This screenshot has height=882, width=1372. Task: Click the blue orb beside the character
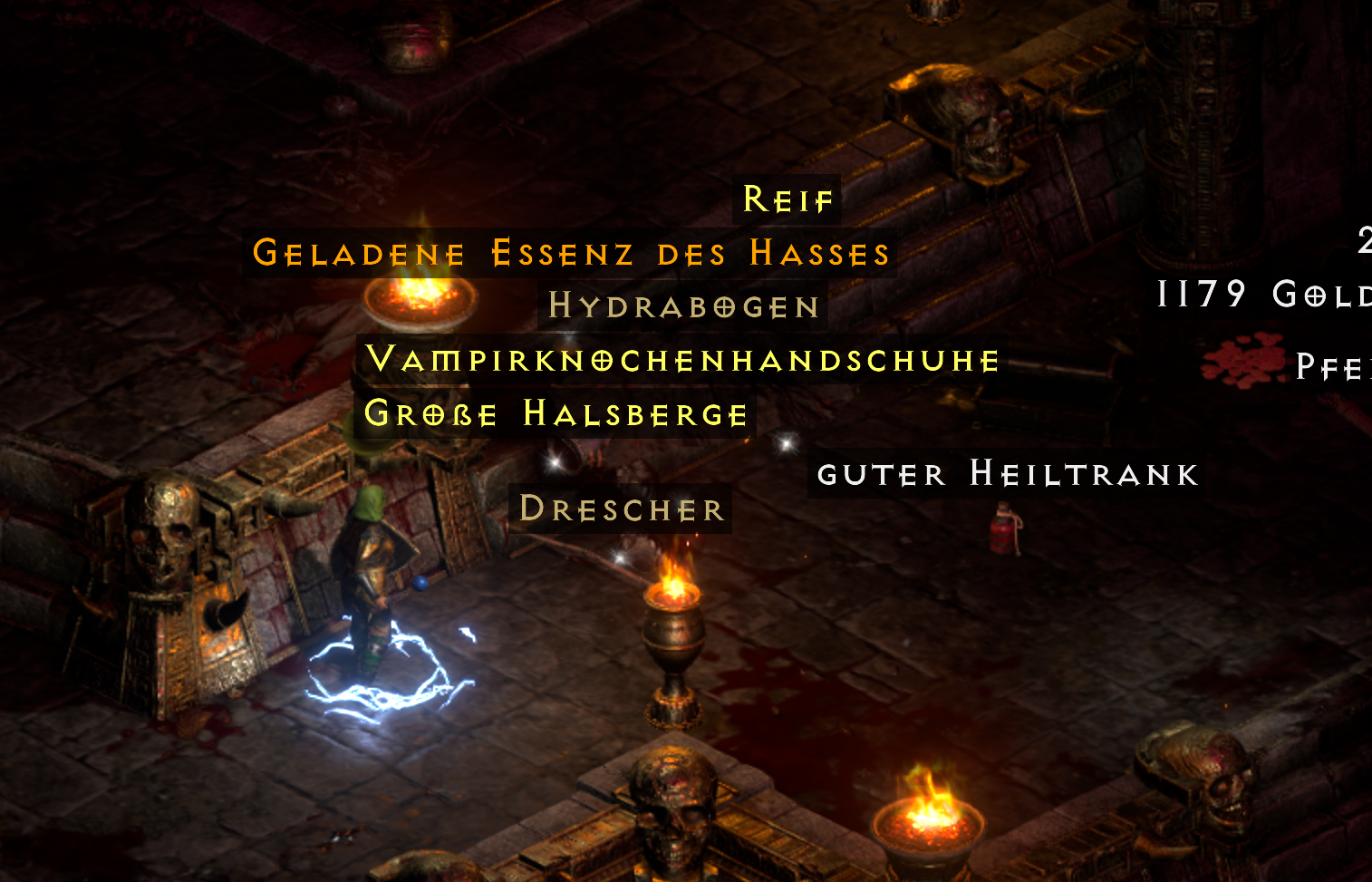[420, 585]
